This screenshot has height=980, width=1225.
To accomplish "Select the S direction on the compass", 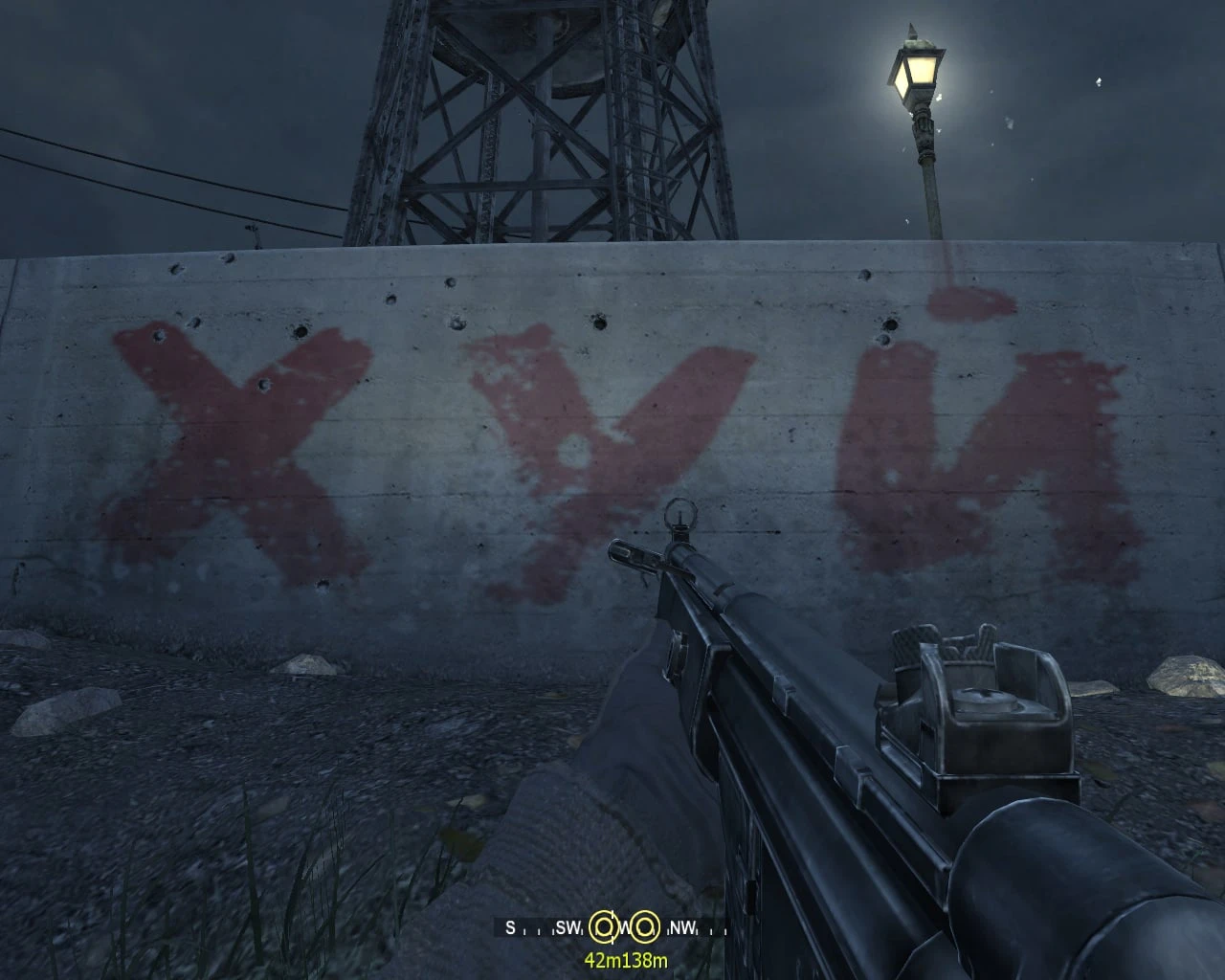I will point(510,927).
